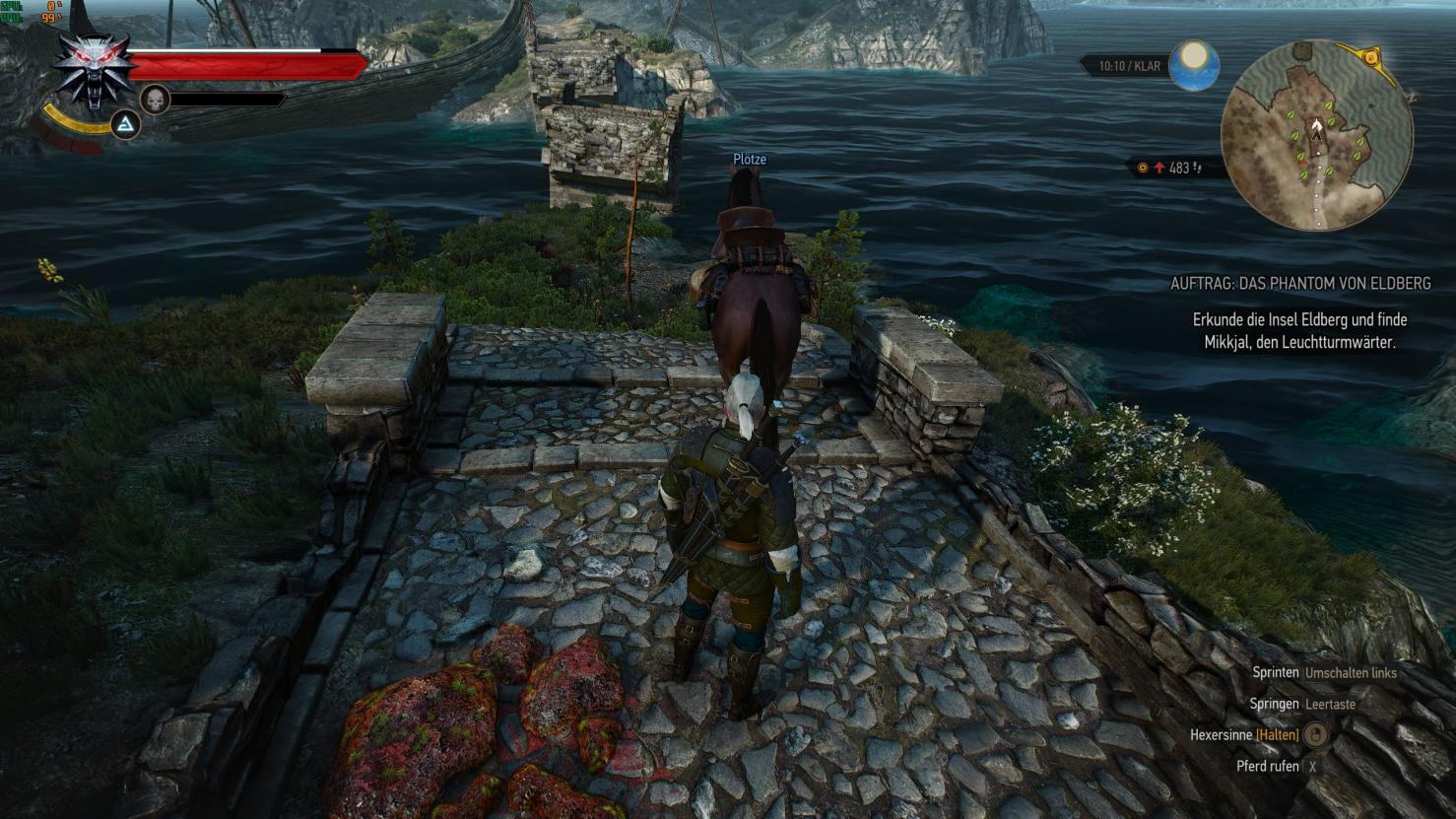The image size is (1456, 819).
Task: Click the skull toxicity icon
Action: point(155,99)
